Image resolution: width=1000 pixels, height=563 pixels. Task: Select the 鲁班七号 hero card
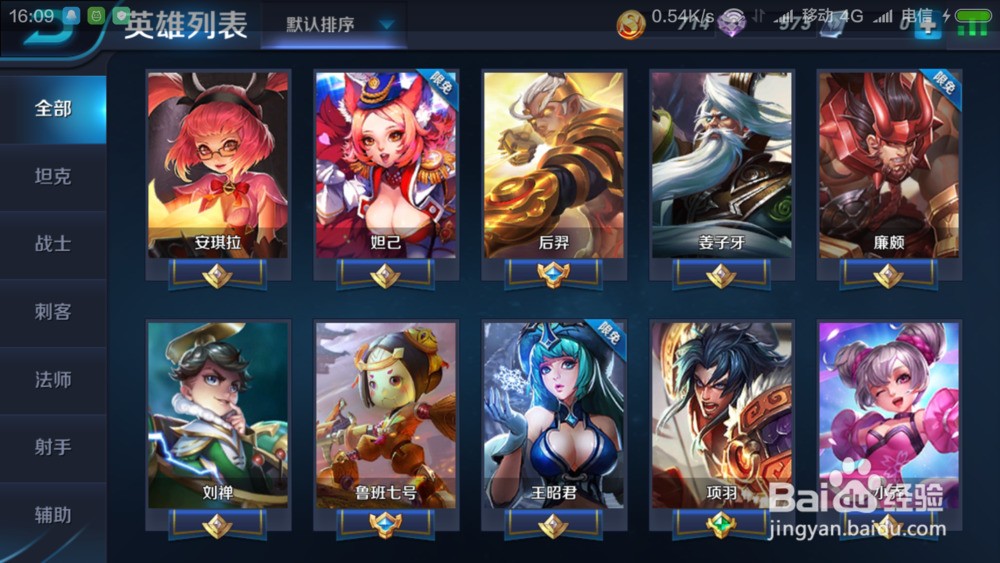[x=386, y=415]
